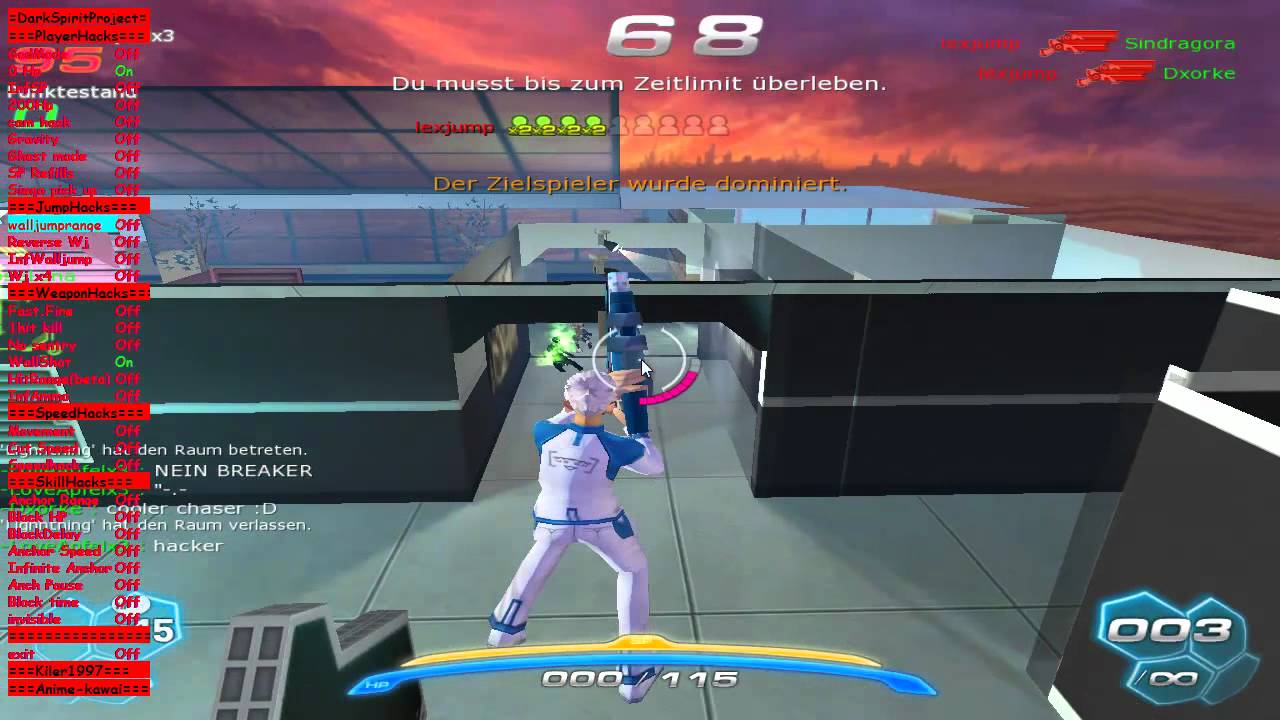1280x720 pixels.
Task: Toggle the Fast.Fire option
Action: (42, 311)
